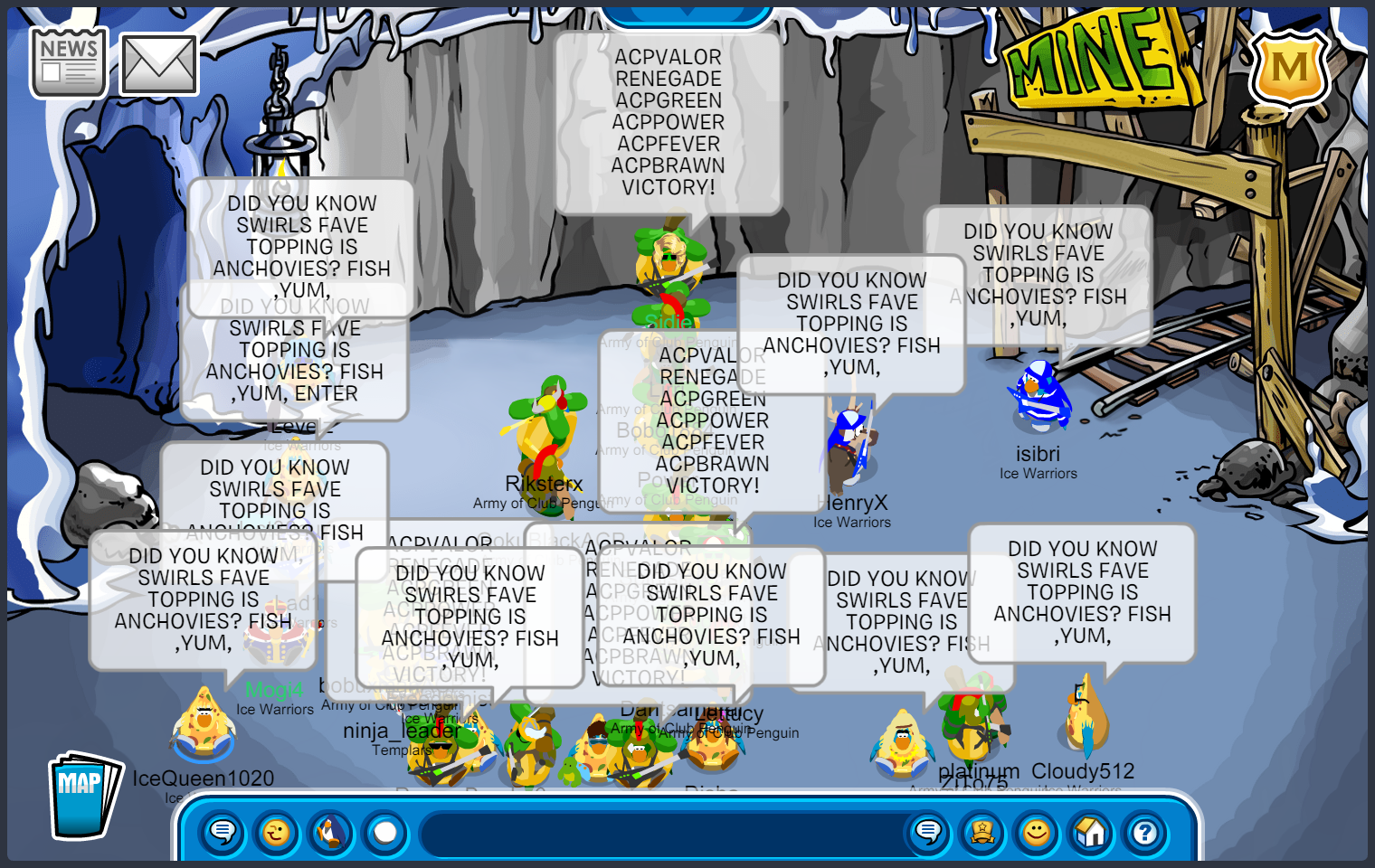Click the gold moderator M badge
1375x868 pixels.
(x=1289, y=68)
